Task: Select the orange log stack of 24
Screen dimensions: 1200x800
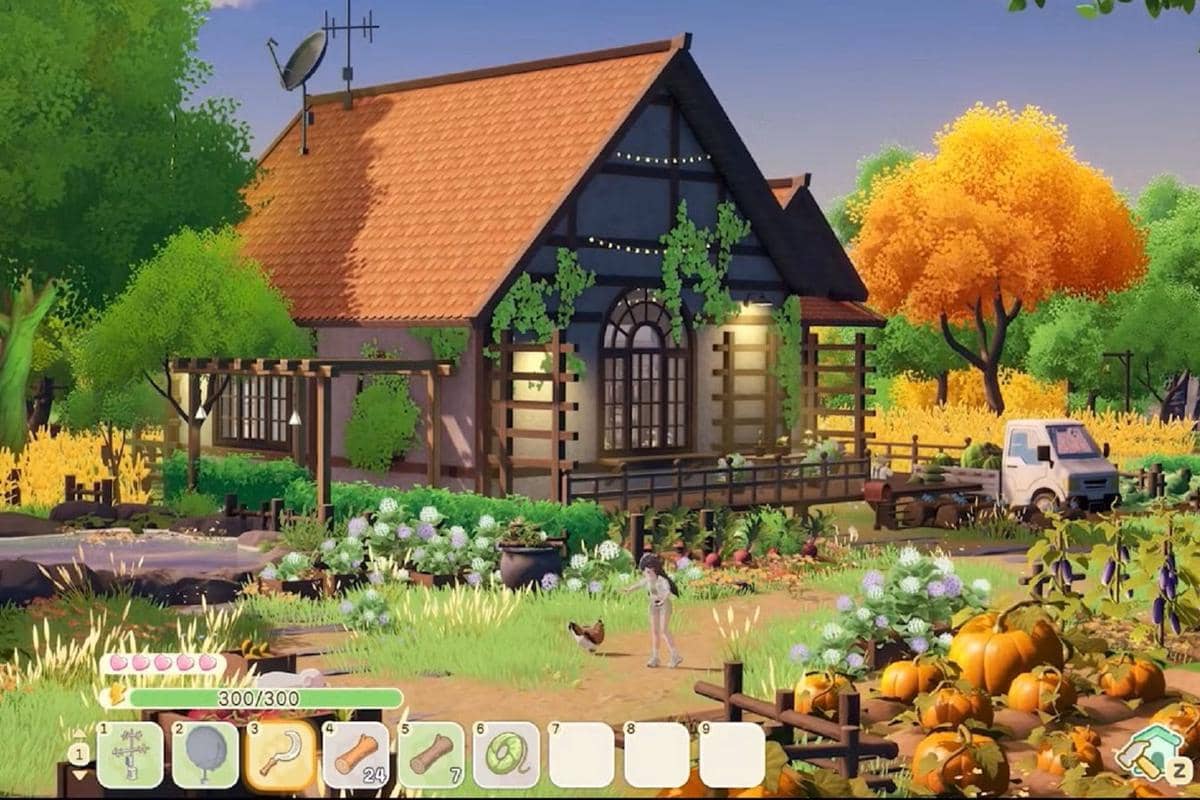Action: click(355, 755)
